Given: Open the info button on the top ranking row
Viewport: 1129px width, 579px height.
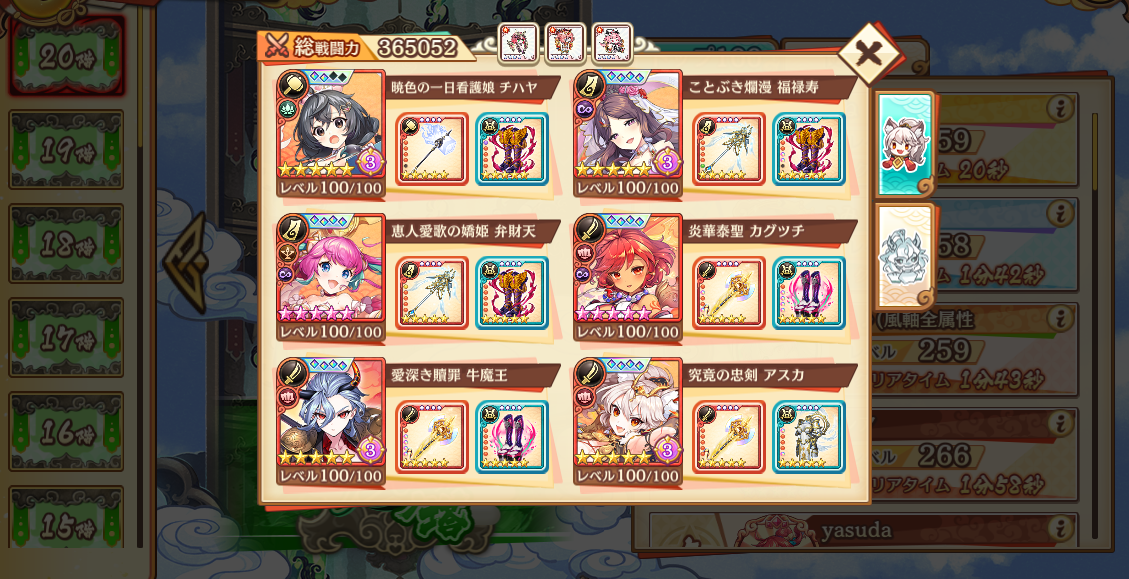Looking at the screenshot, I should [x=1064, y=110].
